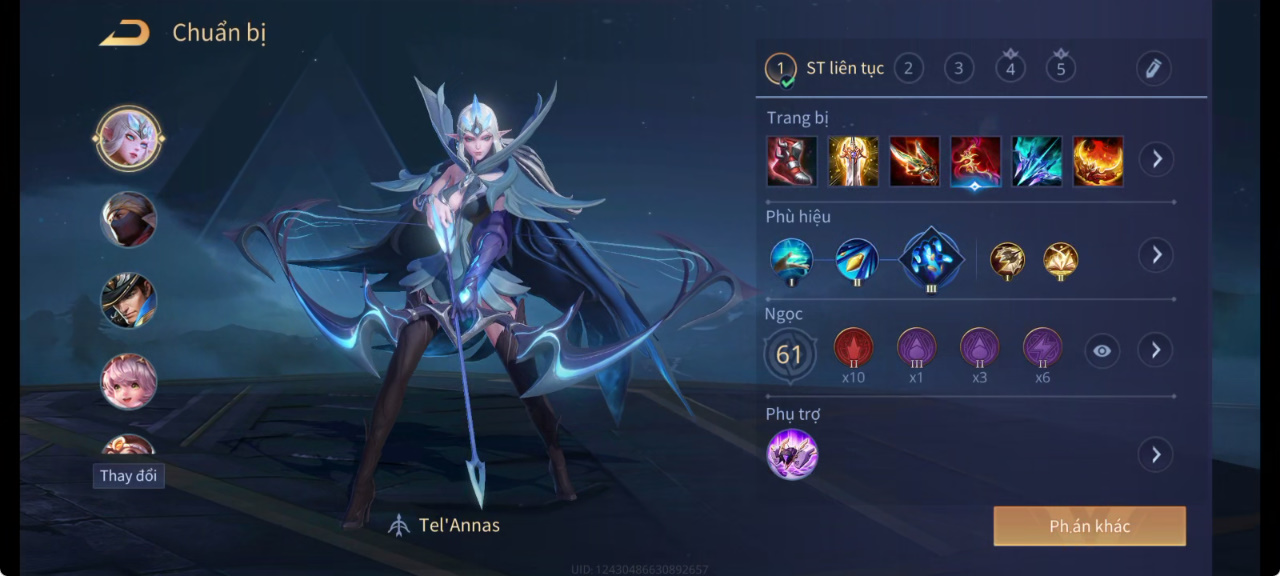
Task: Select the Tel'Annas hero portrait
Action: [x=129, y=138]
